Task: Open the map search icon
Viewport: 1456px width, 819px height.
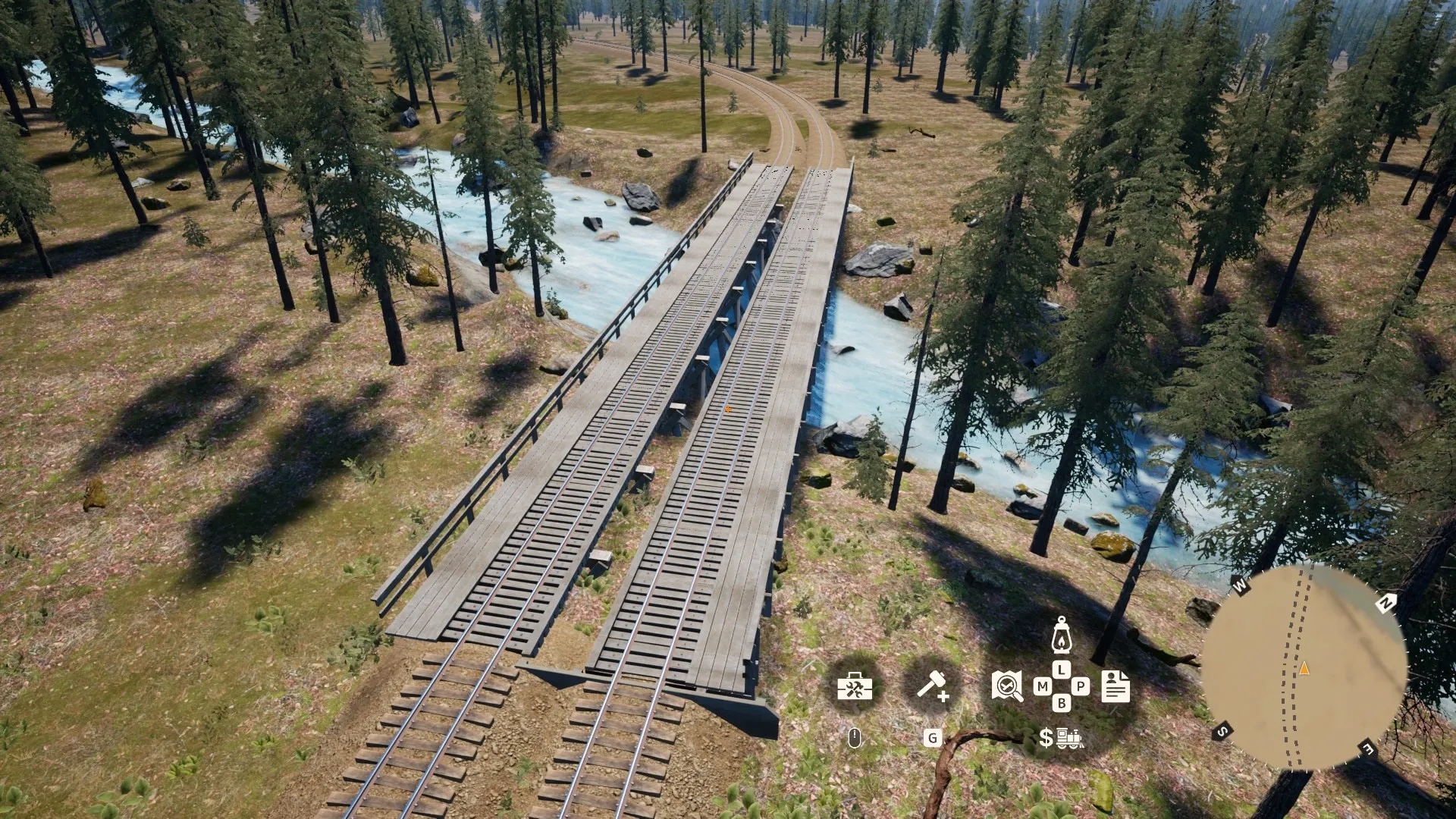Action: coord(1007,686)
